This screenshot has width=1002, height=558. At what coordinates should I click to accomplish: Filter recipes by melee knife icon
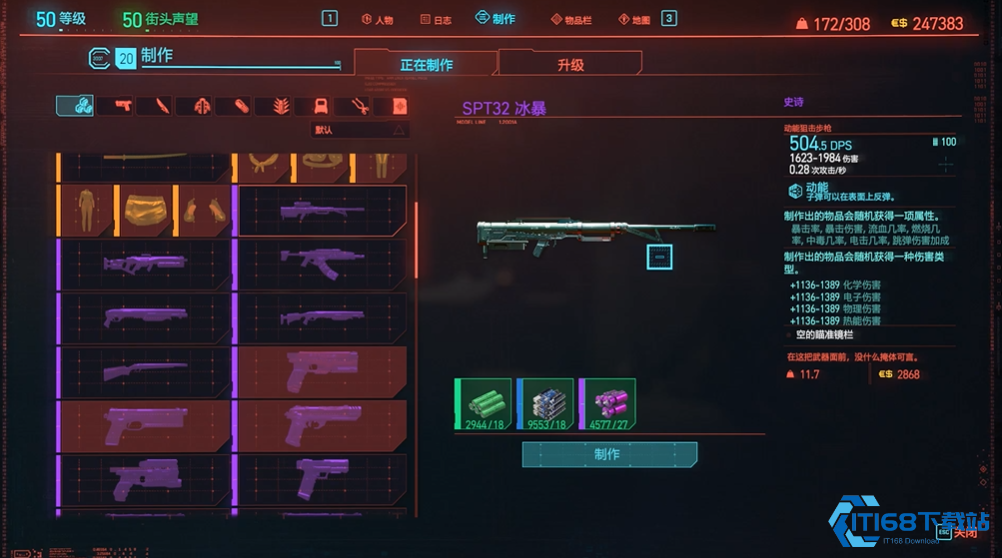[162, 105]
